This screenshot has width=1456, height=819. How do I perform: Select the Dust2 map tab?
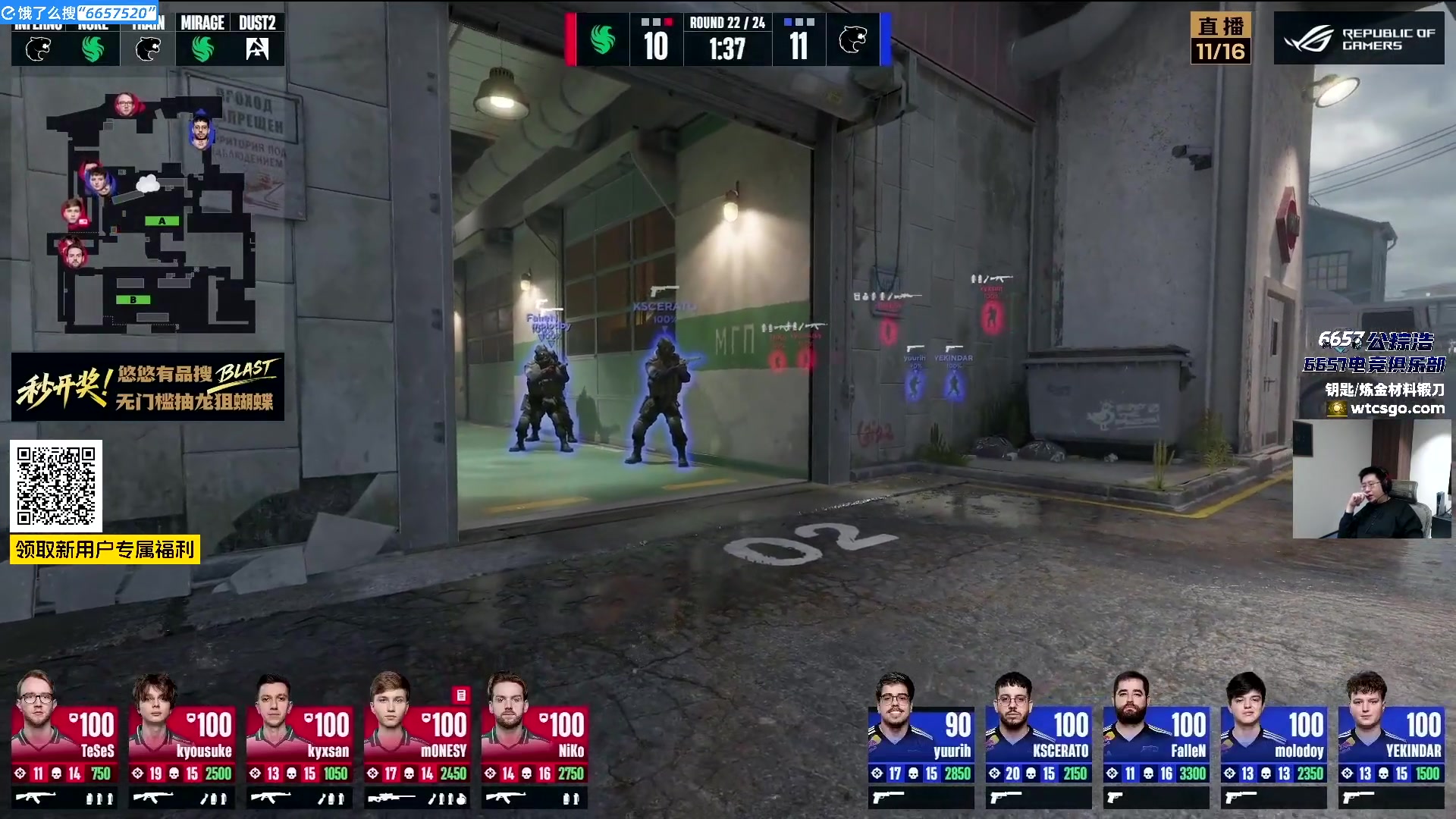pyautogui.click(x=257, y=39)
